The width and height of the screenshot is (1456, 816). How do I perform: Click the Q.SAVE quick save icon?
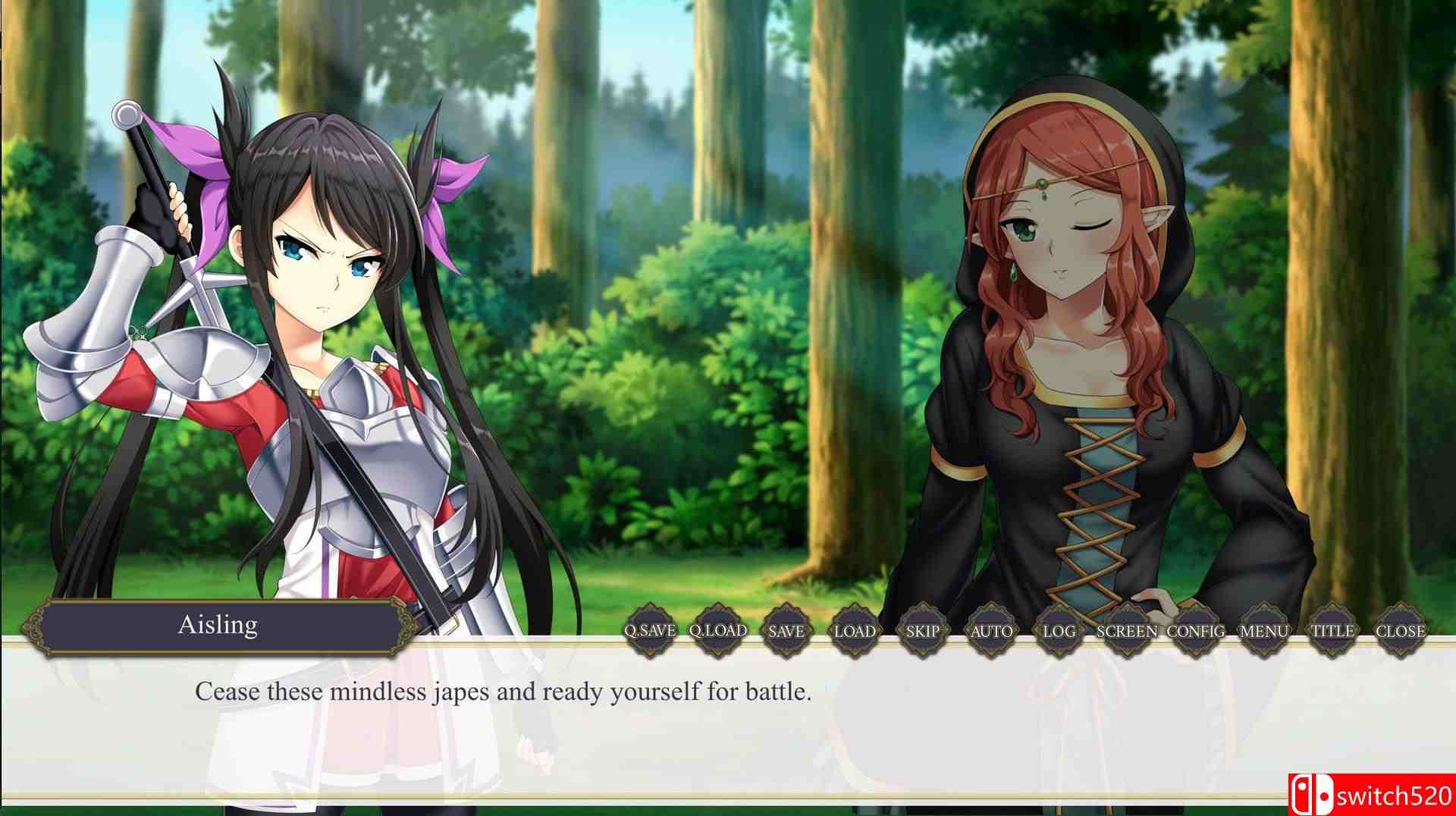(x=648, y=630)
